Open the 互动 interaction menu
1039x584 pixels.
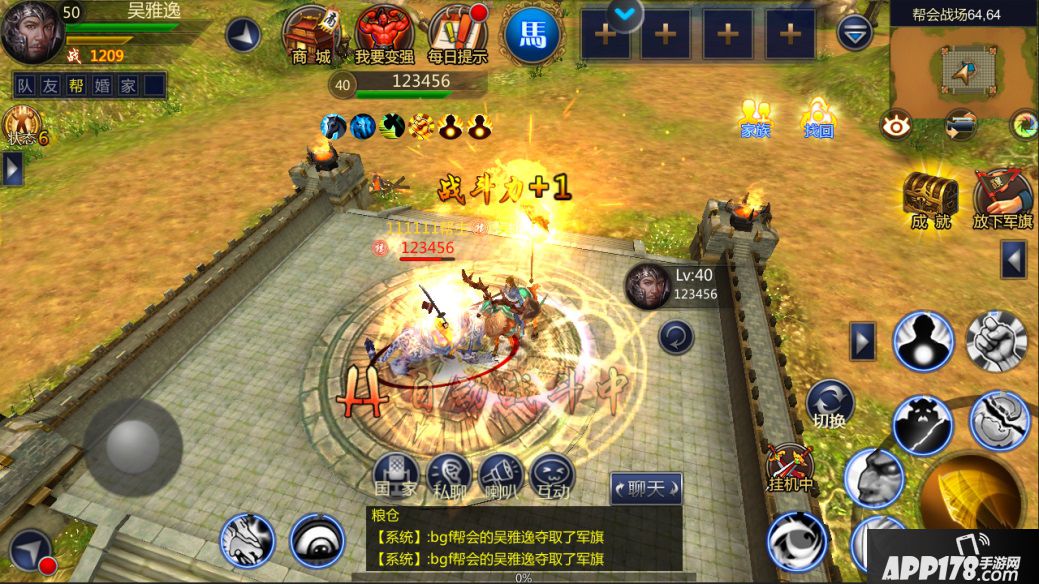552,475
